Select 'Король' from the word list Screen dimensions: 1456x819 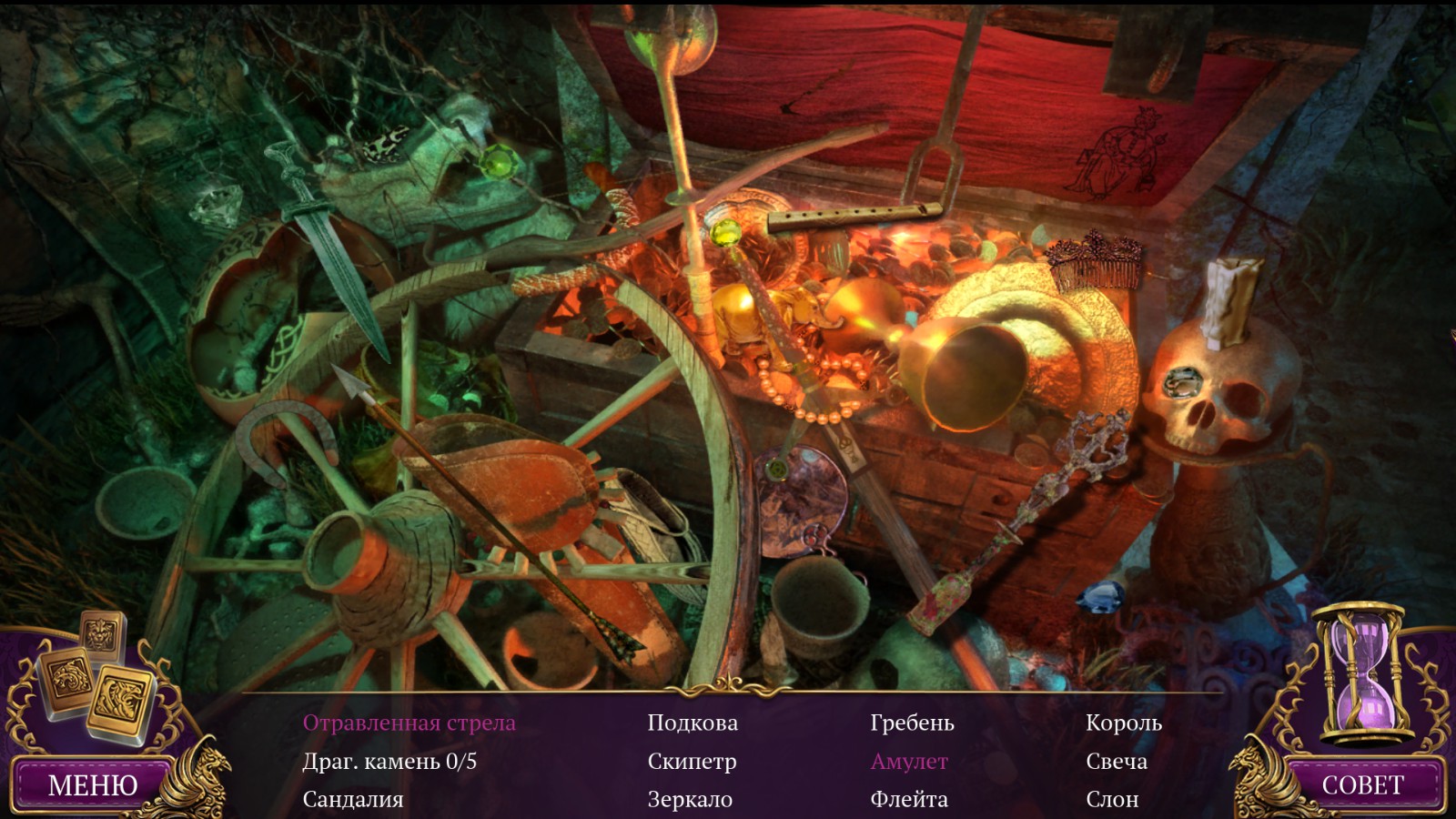1124,723
